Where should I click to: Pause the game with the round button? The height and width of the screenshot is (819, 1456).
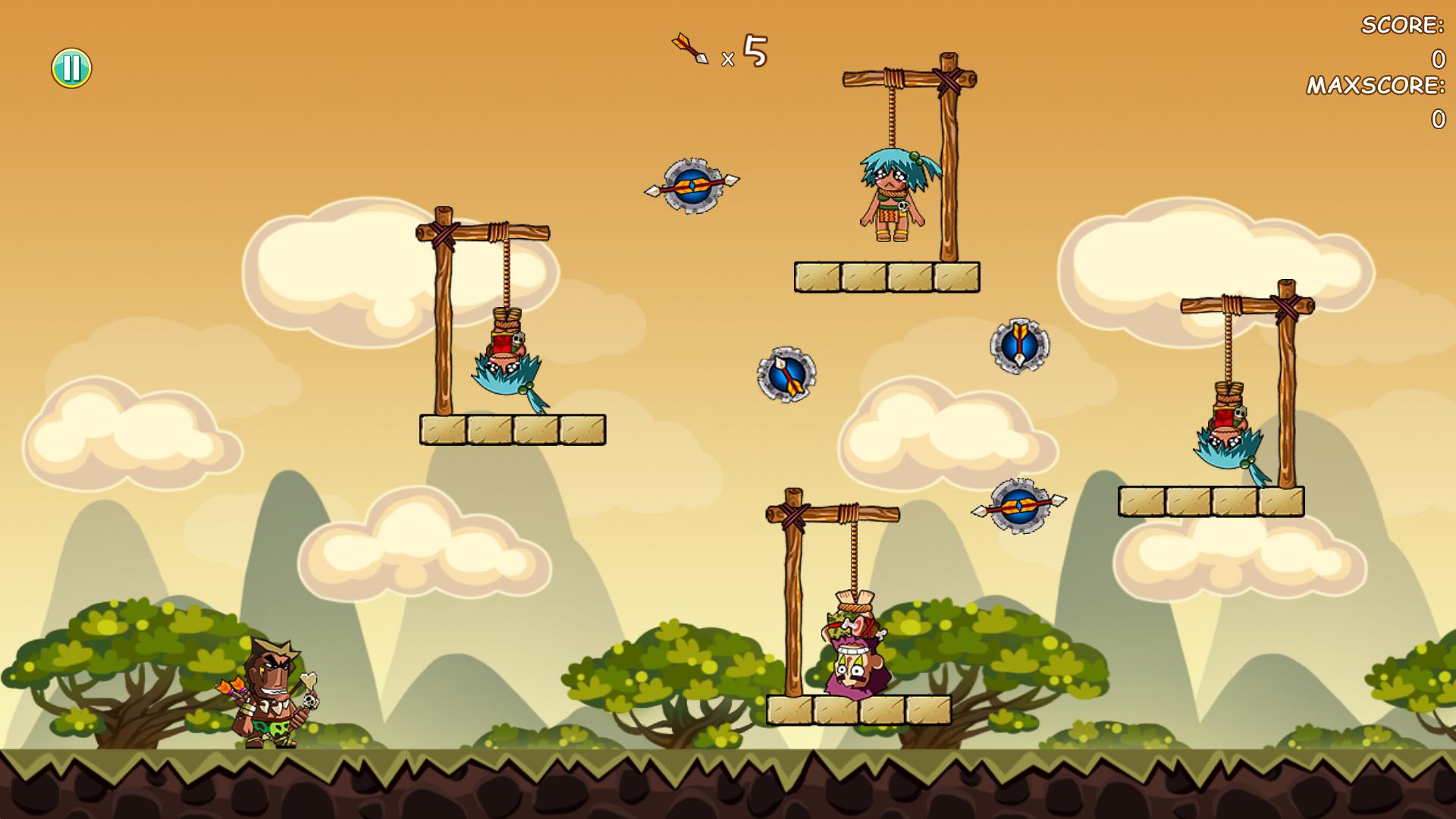(x=71, y=68)
